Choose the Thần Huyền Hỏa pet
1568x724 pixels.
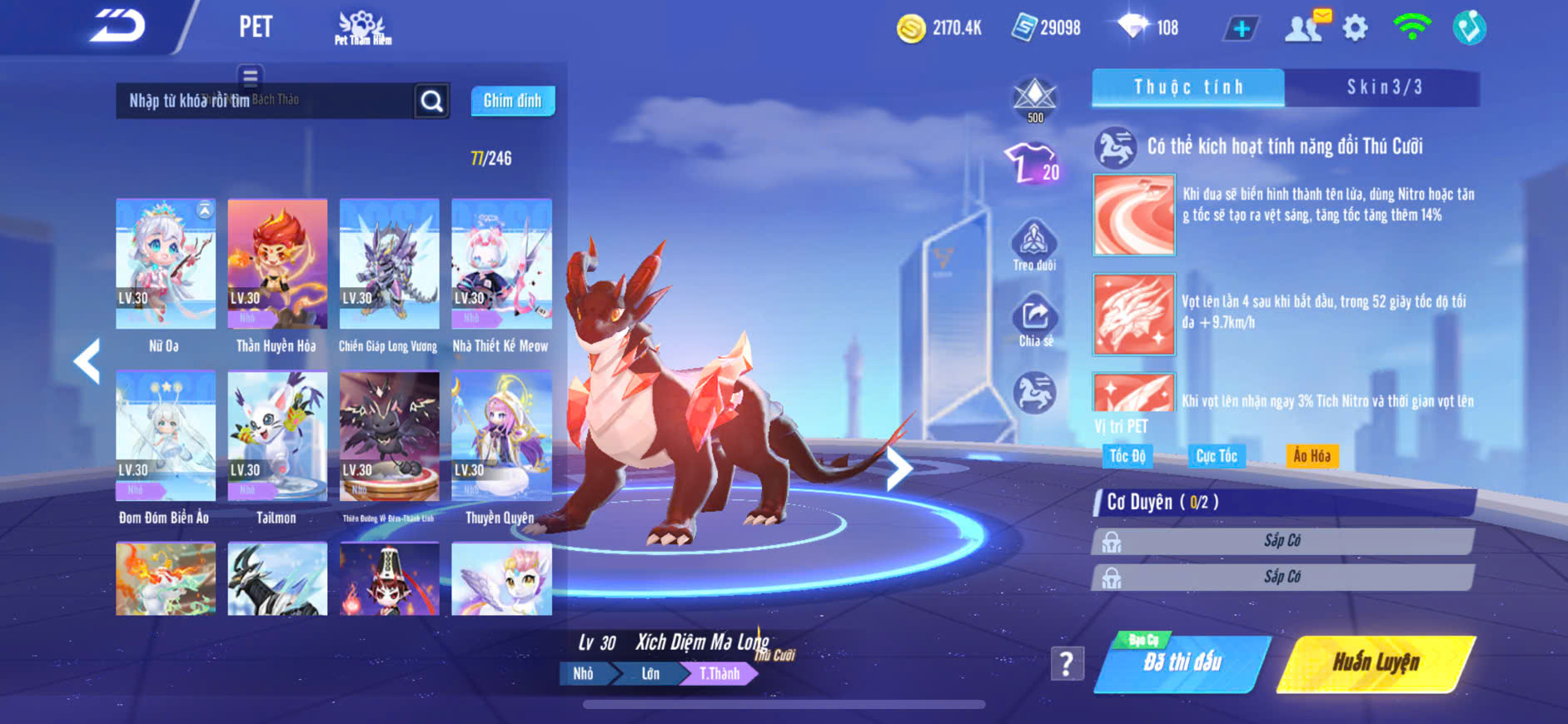coord(277,265)
